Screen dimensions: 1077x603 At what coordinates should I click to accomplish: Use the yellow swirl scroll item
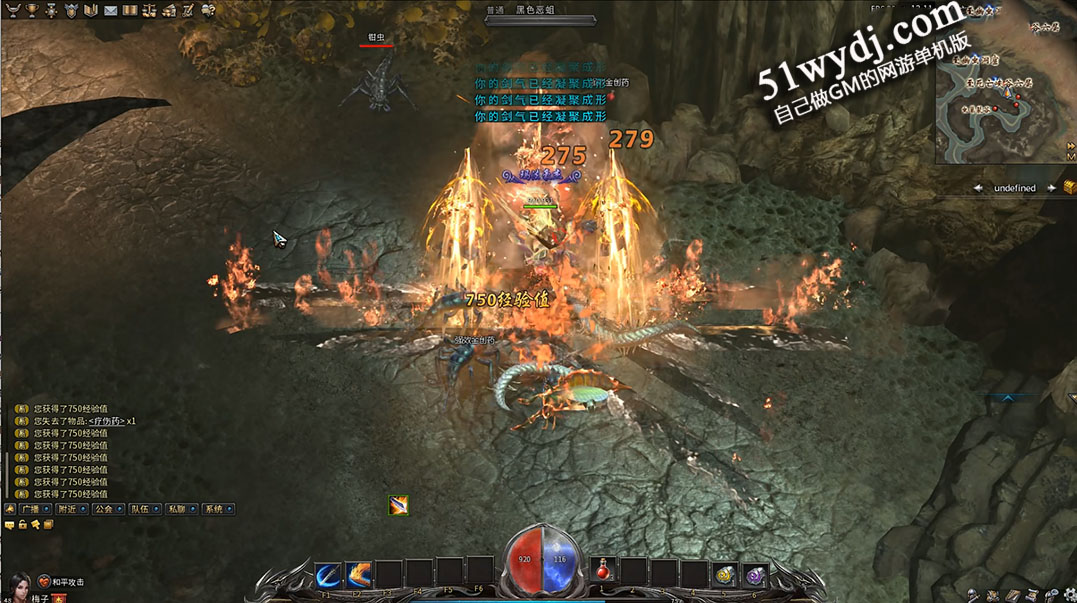click(x=724, y=575)
